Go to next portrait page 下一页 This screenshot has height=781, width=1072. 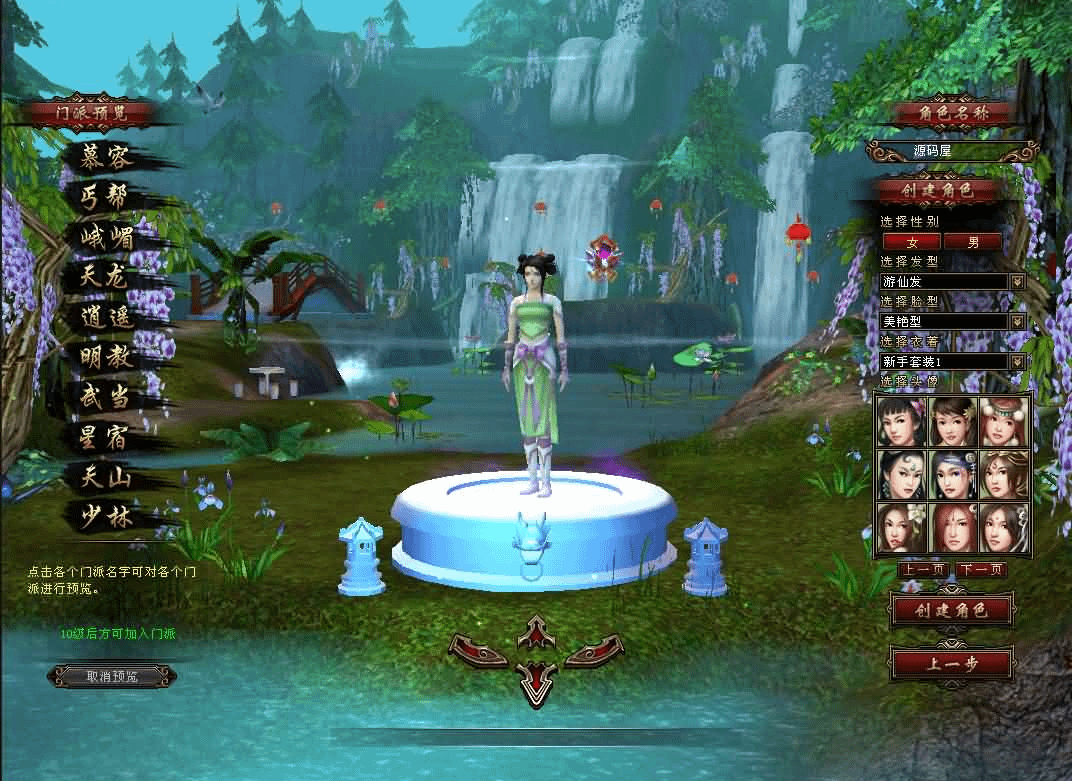click(980, 570)
